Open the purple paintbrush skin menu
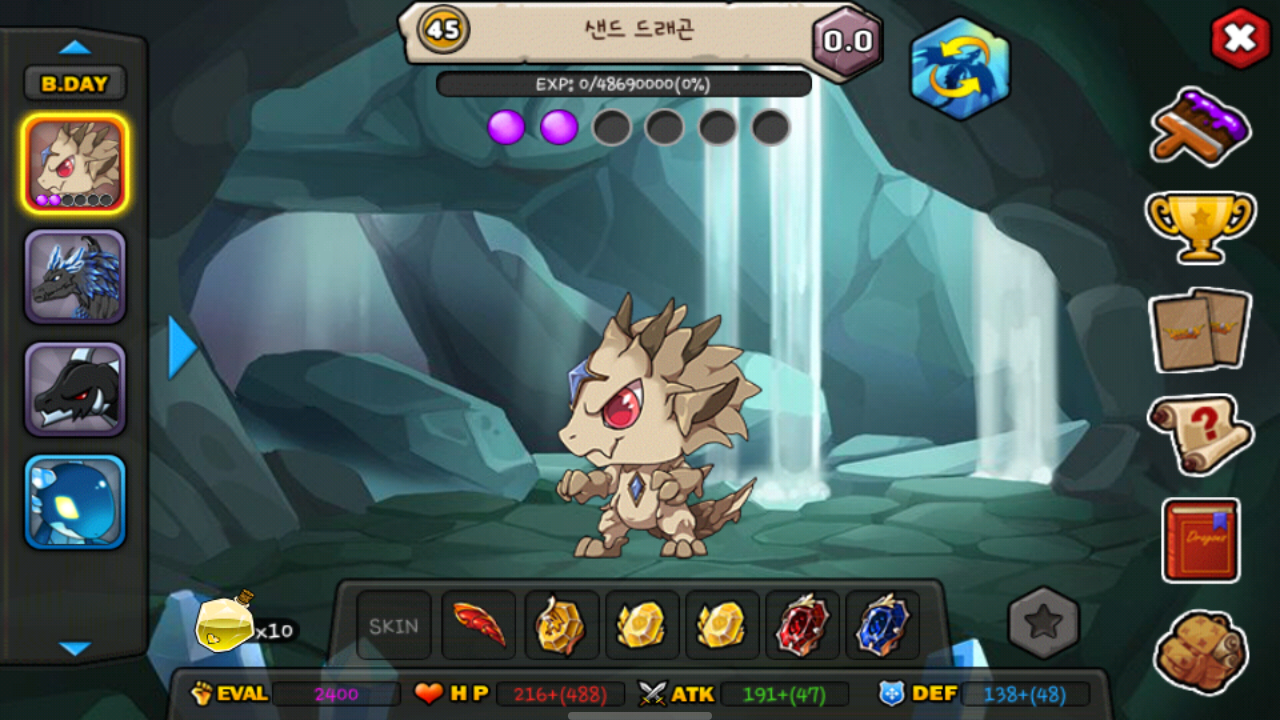Viewport: 1280px width, 720px height. (1200, 127)
